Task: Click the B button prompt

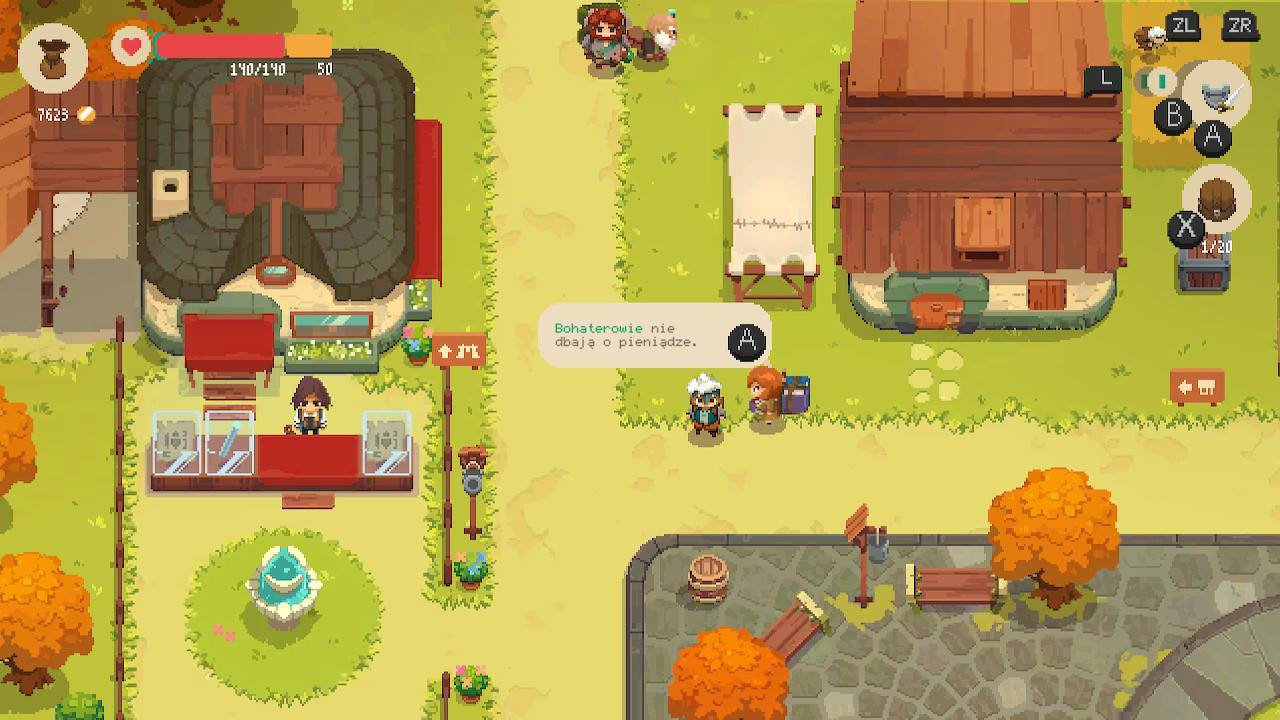Action: click(1174, 115)
